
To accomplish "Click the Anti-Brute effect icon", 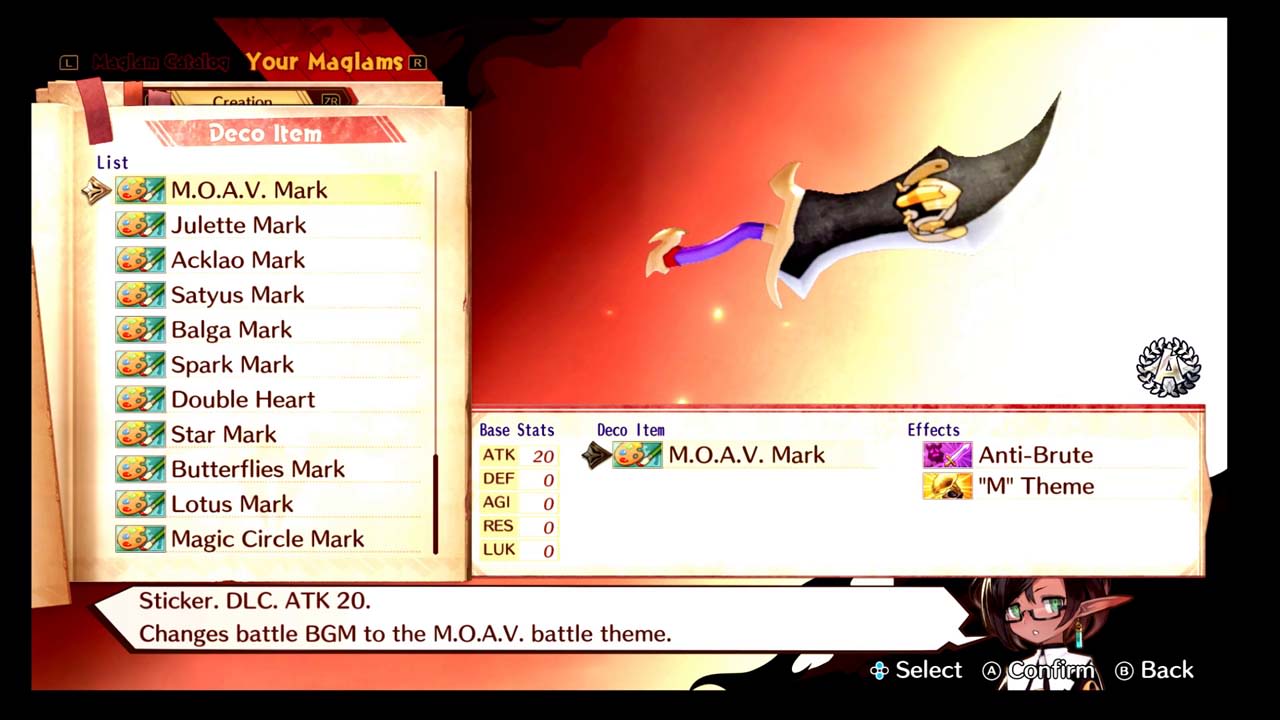I will pyautogui.click(x=946, y=455).
